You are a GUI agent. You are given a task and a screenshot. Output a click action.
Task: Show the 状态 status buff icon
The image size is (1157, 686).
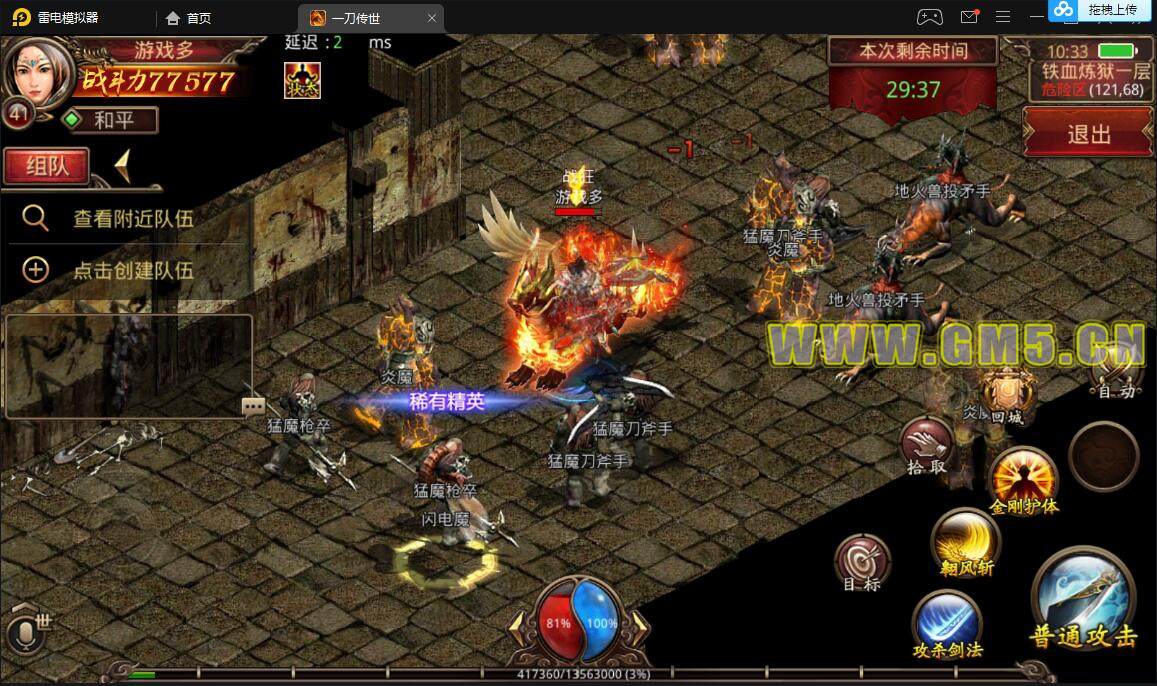(x=302, y=80)
